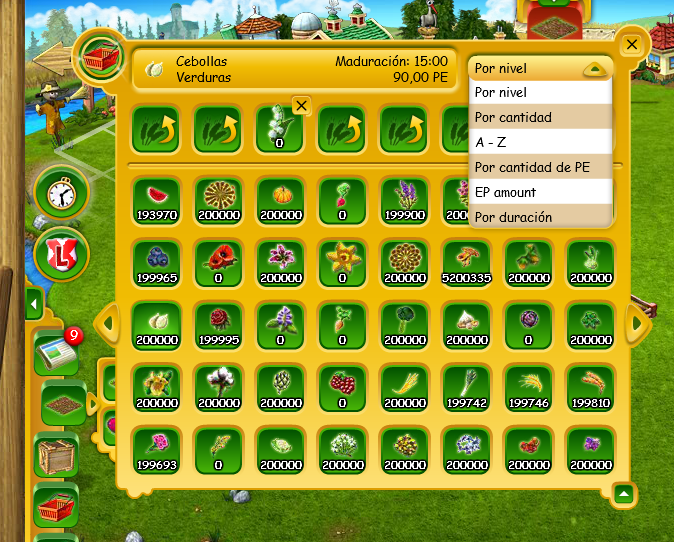The width and height of the screenshot is (674, 542).
Task: Collapse the sort dropdown header arrow
Action: point(594,70)
